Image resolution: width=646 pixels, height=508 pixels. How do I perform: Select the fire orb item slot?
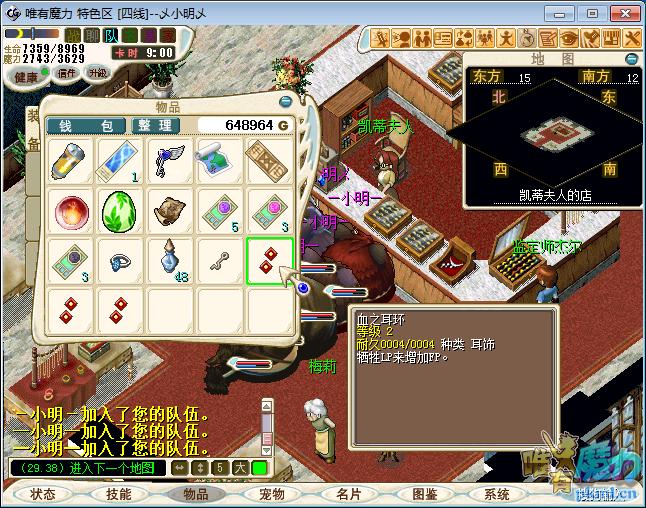click(x=72, y=211)
